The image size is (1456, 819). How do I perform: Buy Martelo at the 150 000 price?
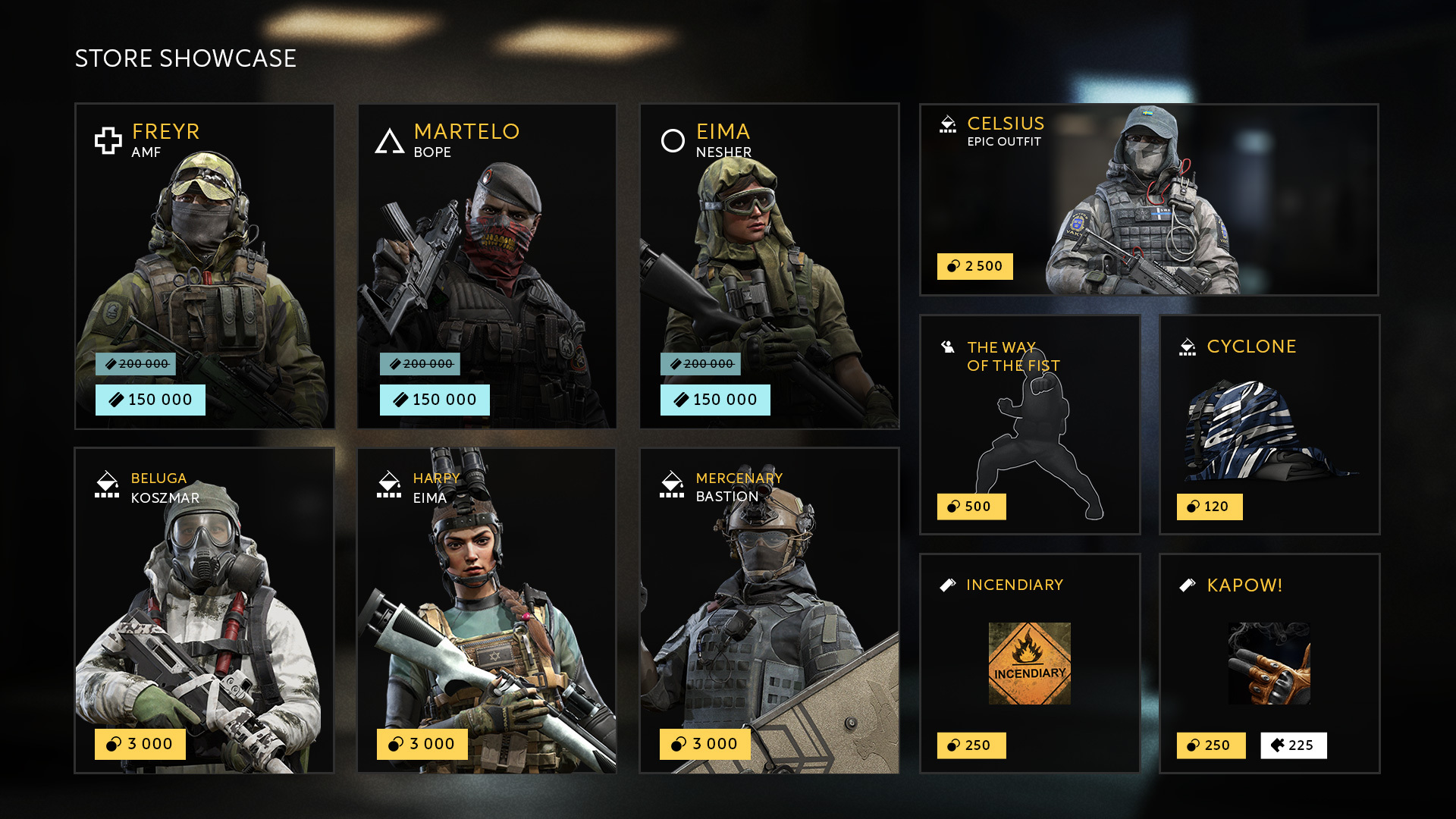pyautogui.click(x=435, y=400)
